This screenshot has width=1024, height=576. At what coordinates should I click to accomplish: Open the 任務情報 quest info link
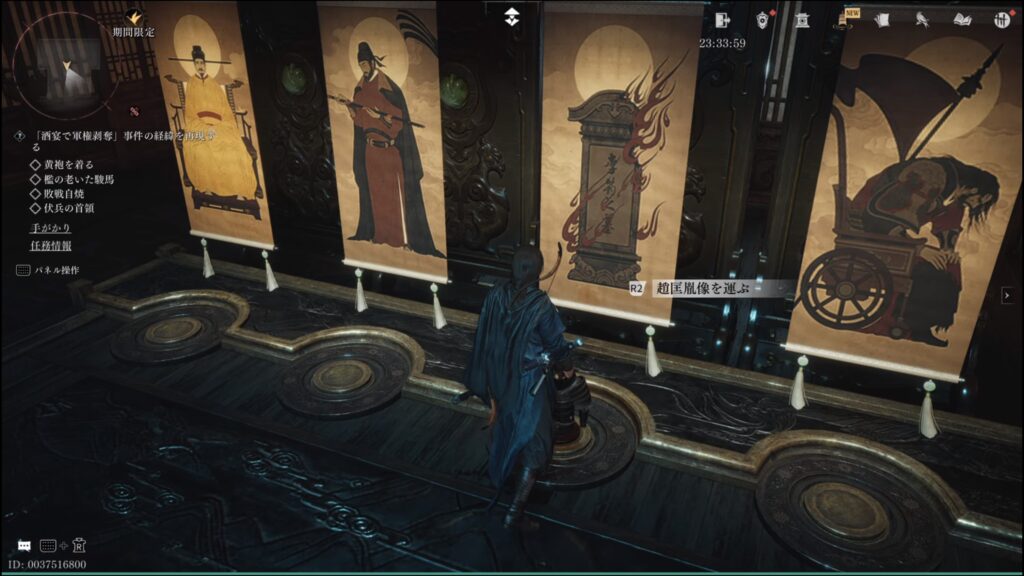50,245
